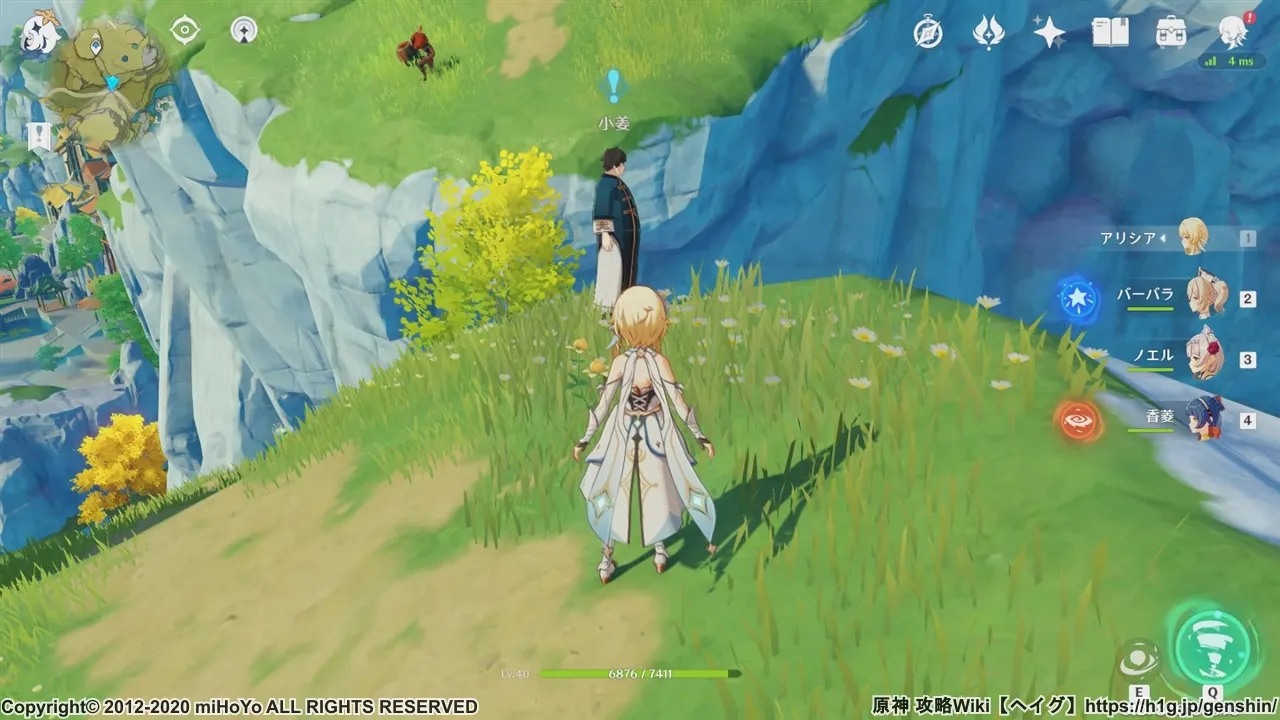Open the Inventory backpack icon

point(1171,33)
